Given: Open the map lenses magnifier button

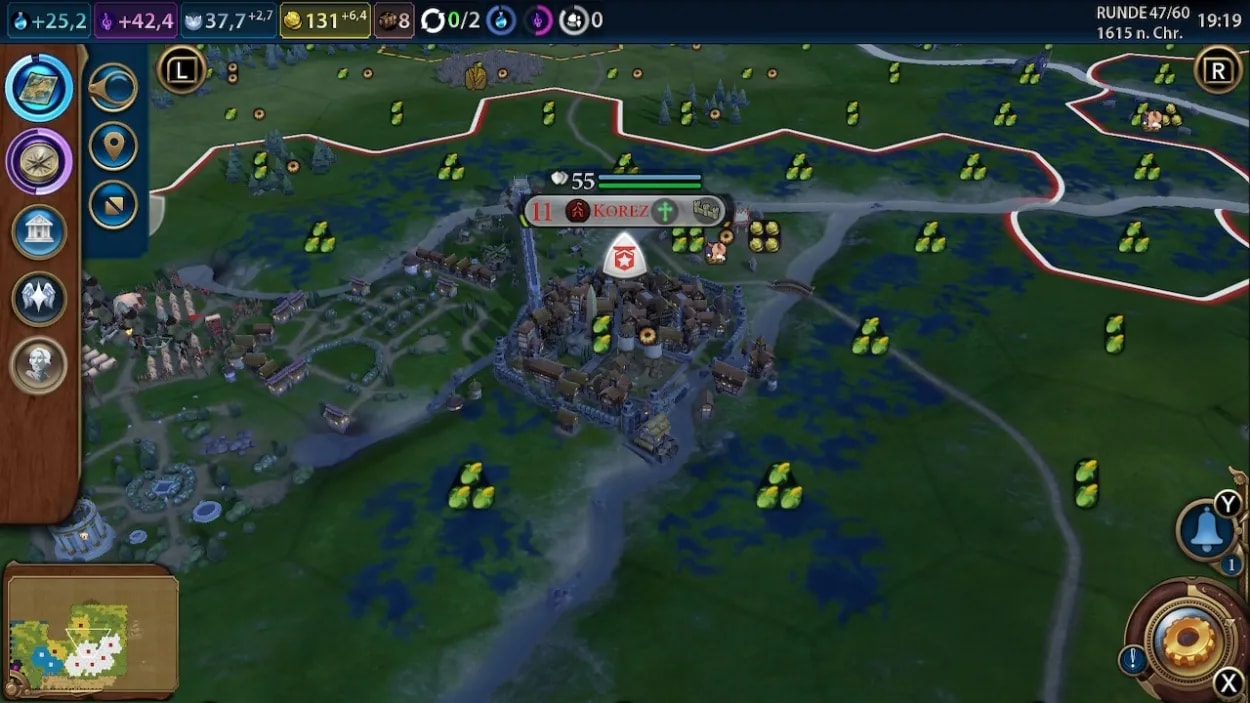Looking at the screenshot, I should [x=113, y=88].
